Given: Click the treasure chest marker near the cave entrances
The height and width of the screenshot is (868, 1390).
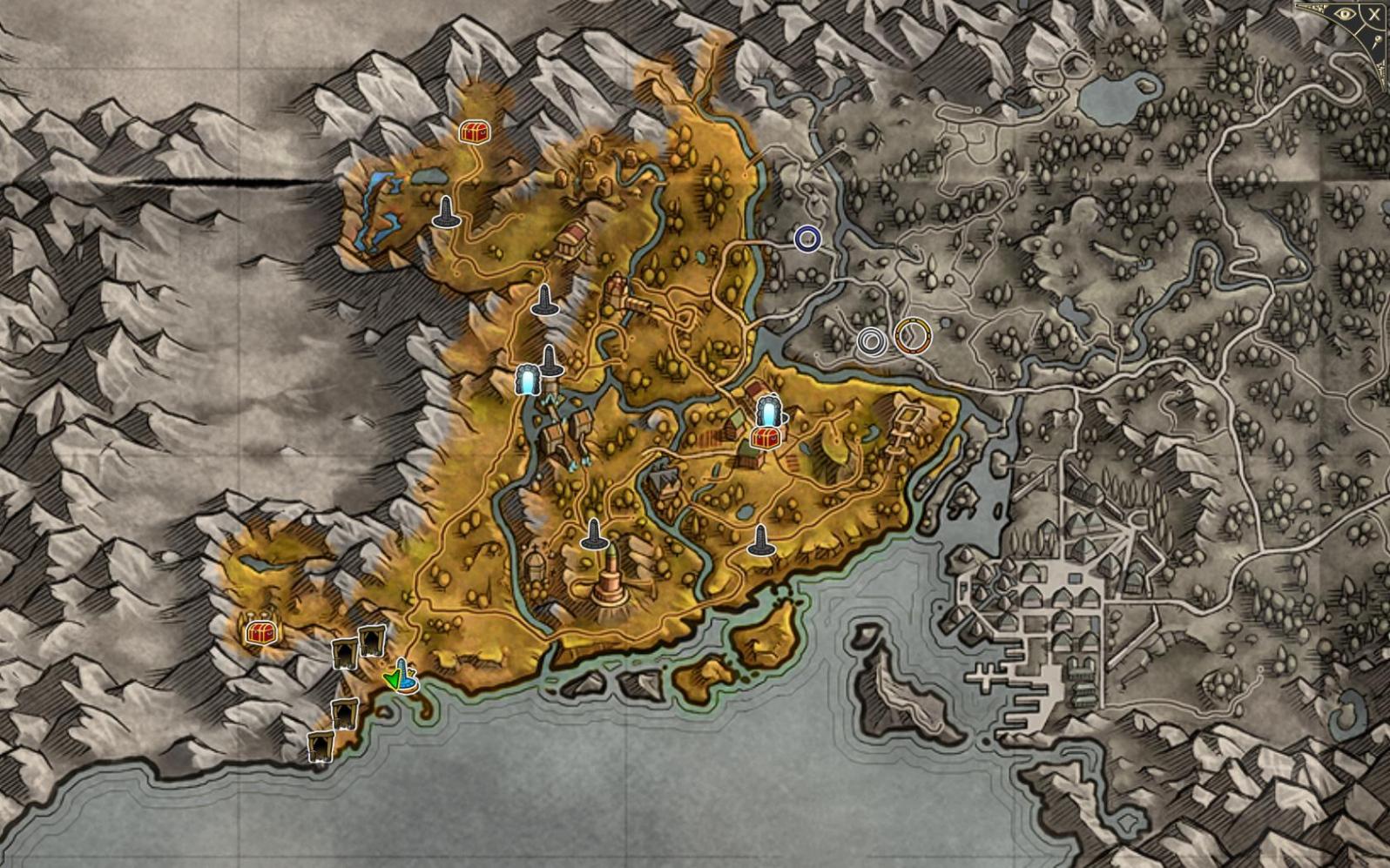Looking at the screenshot, I should click(259, 632).
